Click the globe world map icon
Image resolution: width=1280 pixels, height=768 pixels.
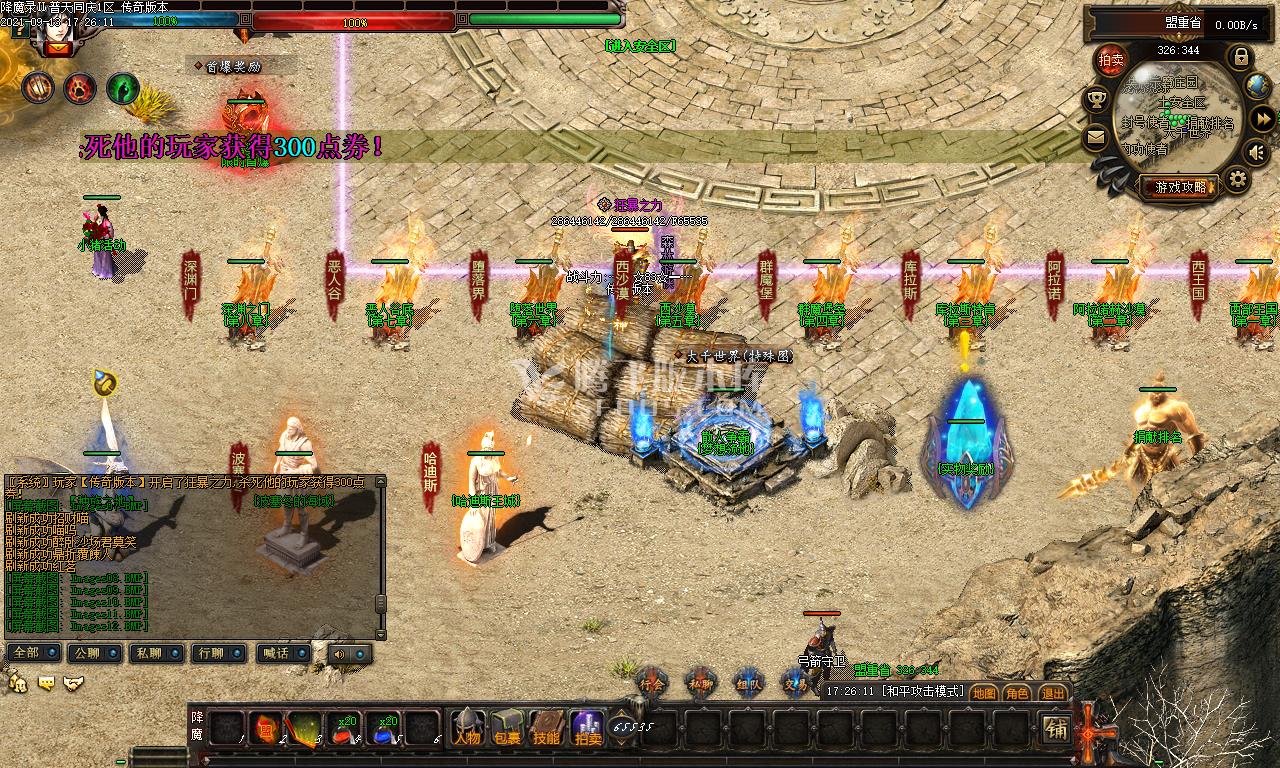click(x=1260, y=87)
